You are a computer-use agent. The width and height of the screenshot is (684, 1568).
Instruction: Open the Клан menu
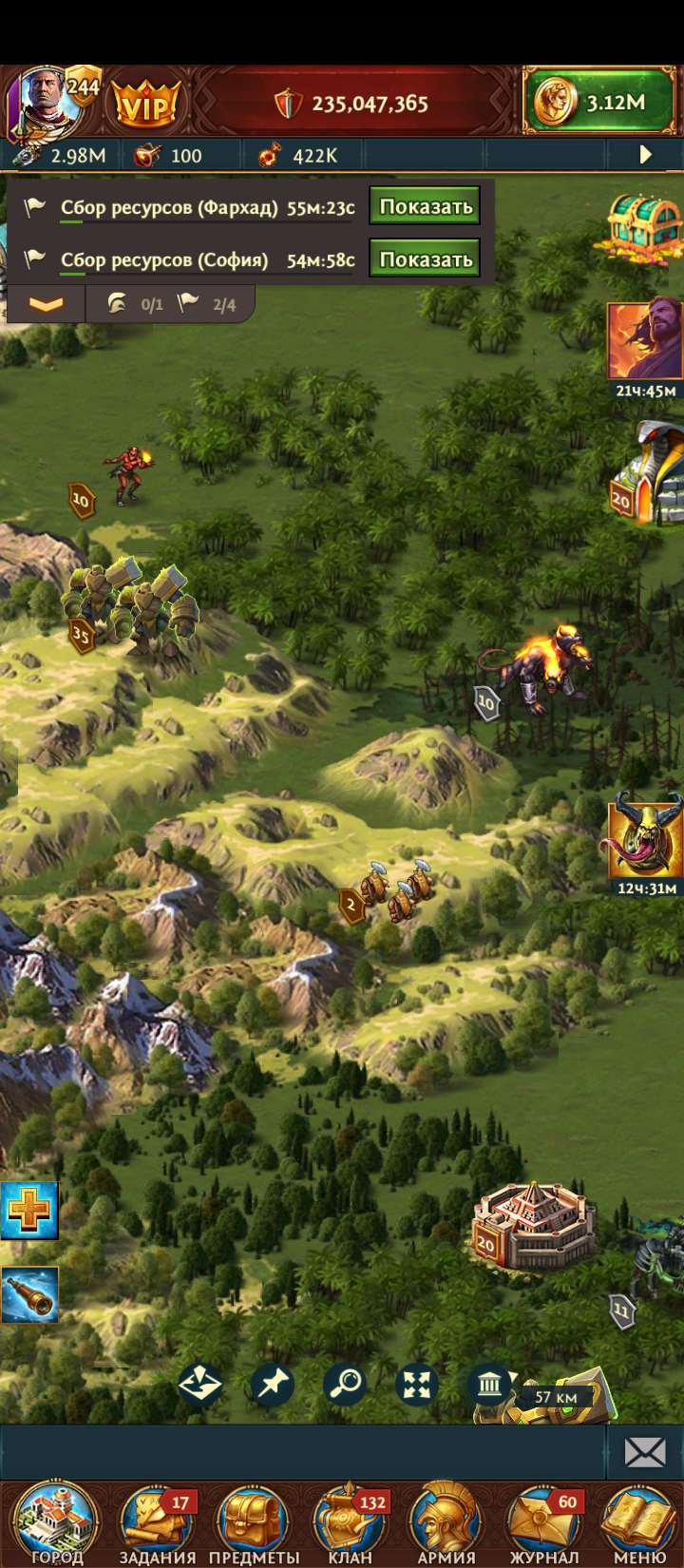point(351,1520)
